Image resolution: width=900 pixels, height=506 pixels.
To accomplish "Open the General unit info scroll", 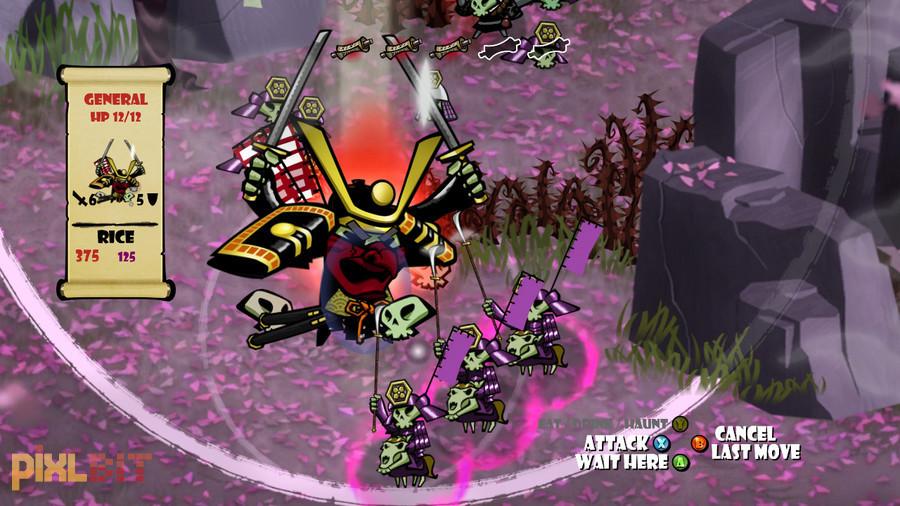I will tap(115, 181).
